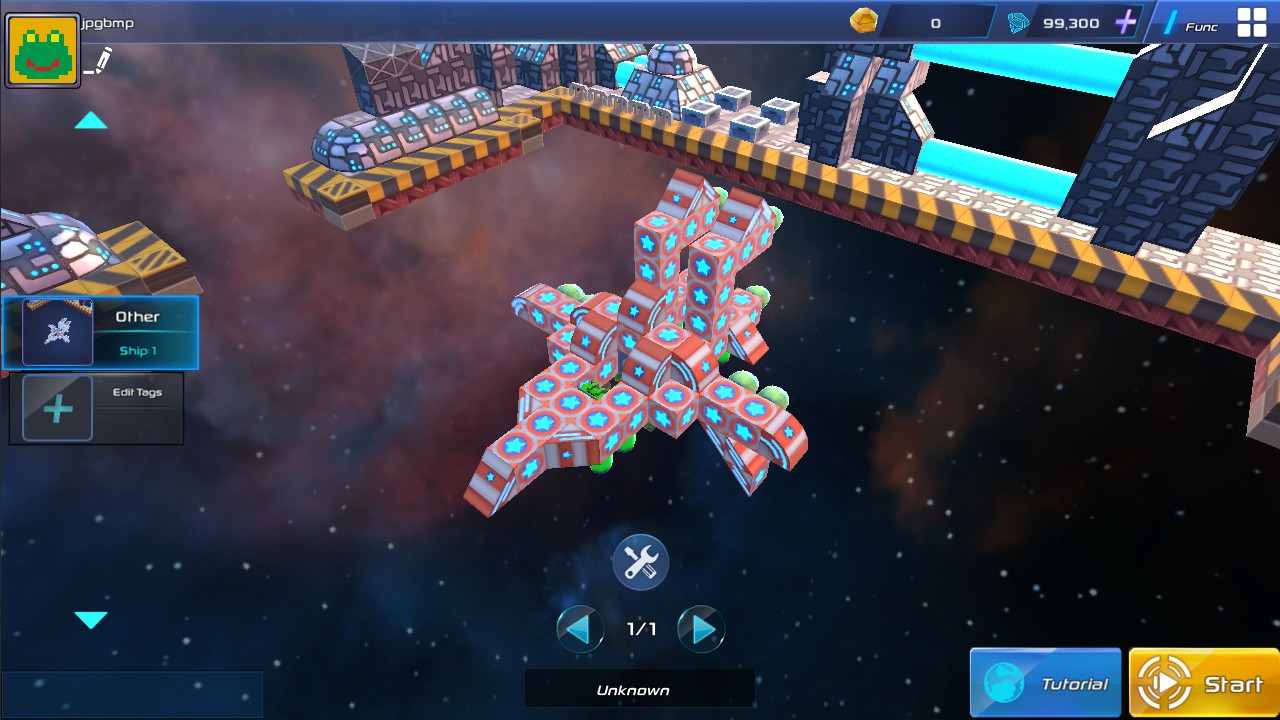The width and height of the screenshot is (1280, 720).
Task: Move the category list down with bottom arrow
Action: (91, 620)
